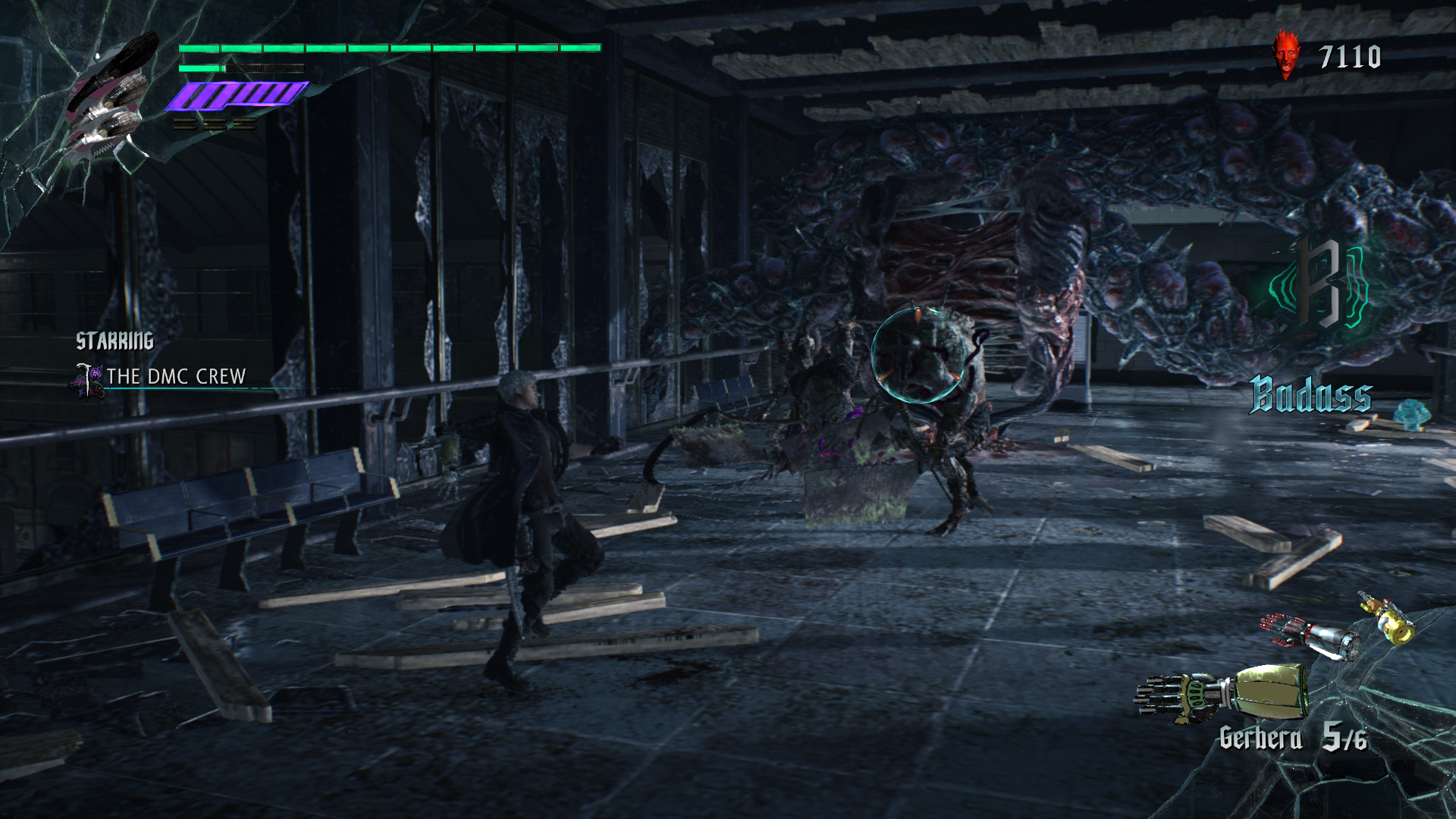Image resolution: width=1456 pixels, height=819 pixels.
Task: Choose the red-handed Devil Breaker in queue
Action: coord(1310,636)
